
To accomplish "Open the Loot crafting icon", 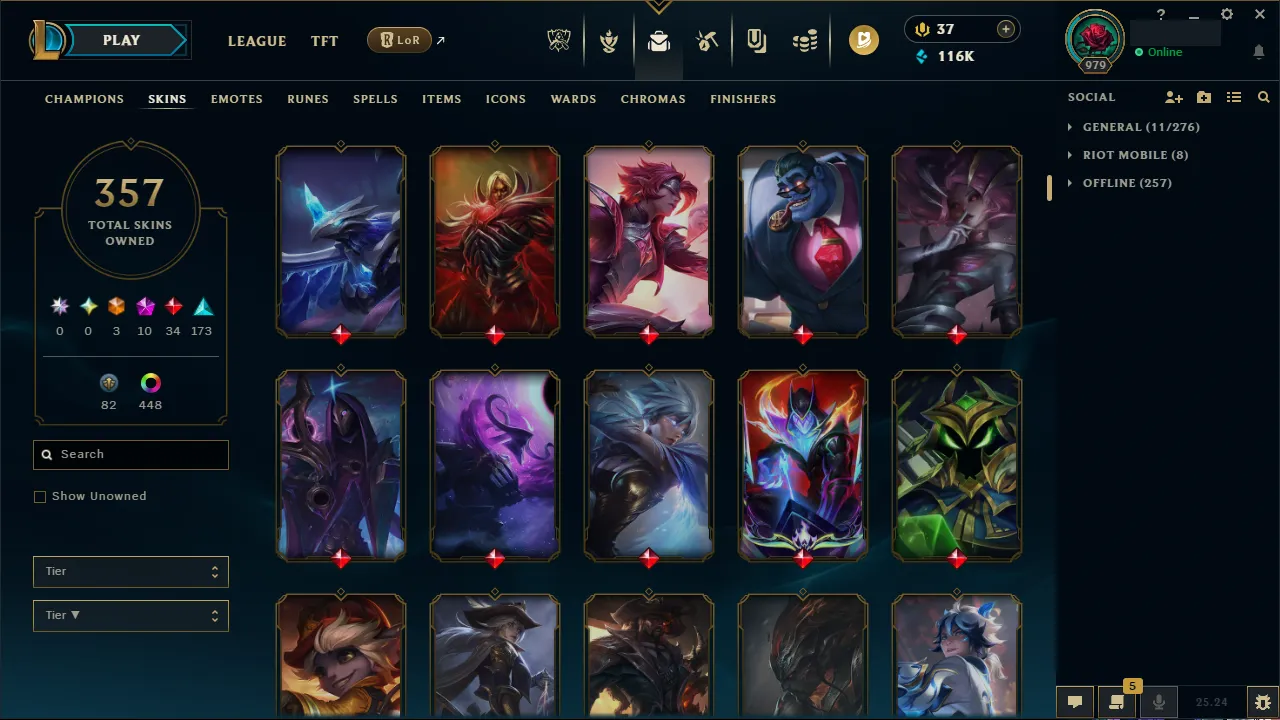I will tap(706, 41).
